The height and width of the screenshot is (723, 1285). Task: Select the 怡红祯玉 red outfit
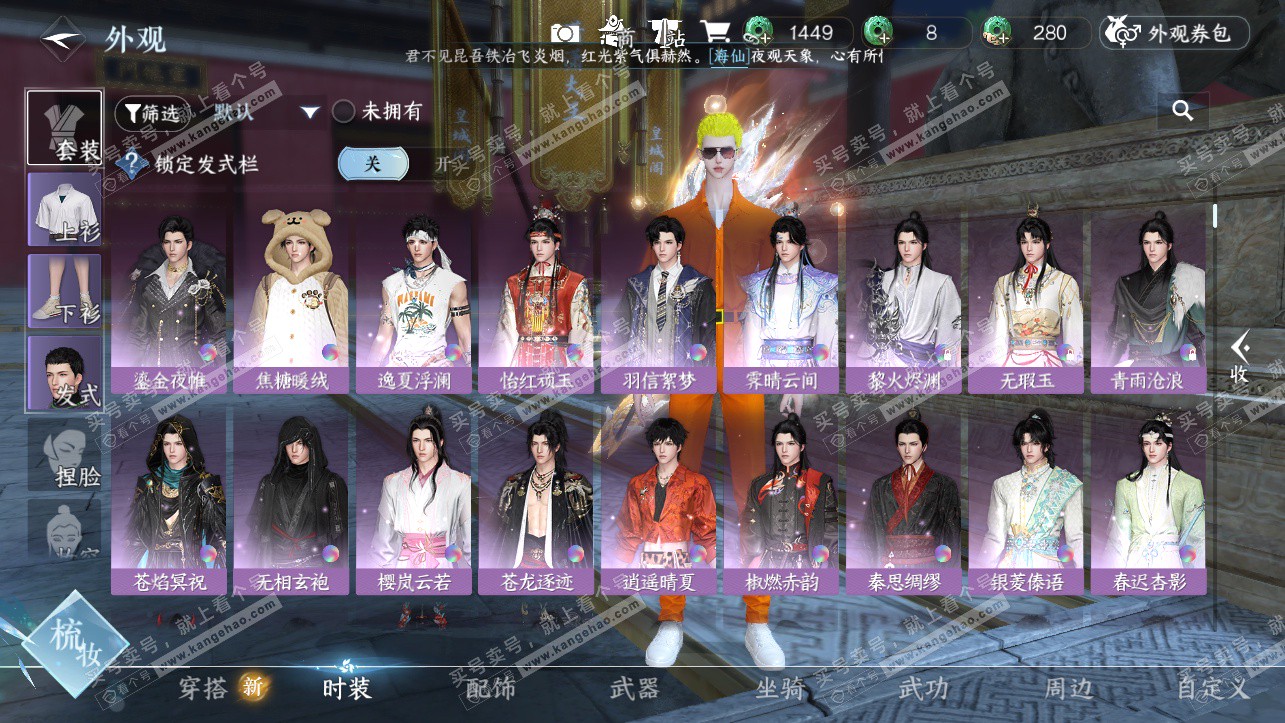535,300
